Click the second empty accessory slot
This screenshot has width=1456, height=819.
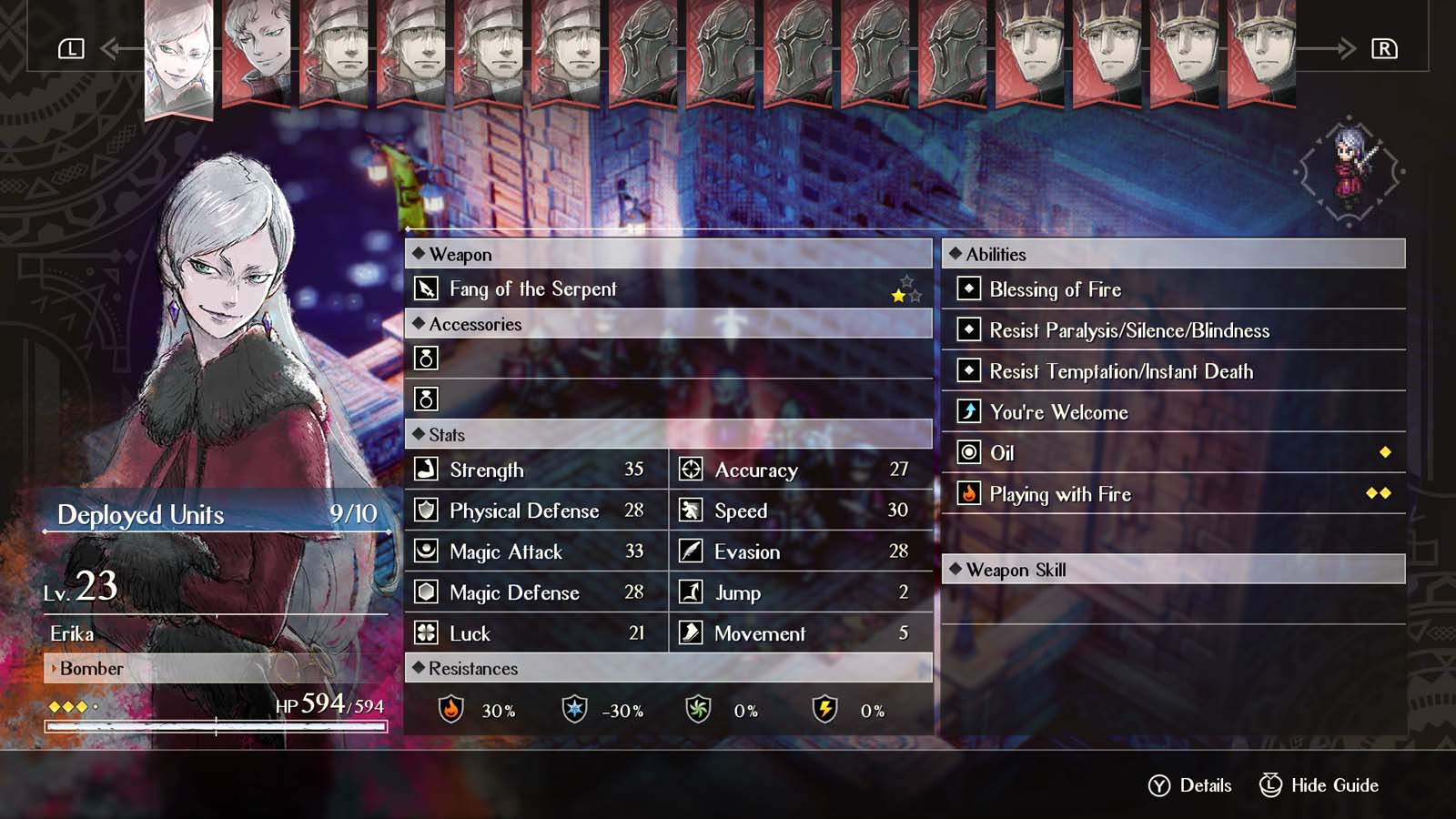tap(427, 399)
